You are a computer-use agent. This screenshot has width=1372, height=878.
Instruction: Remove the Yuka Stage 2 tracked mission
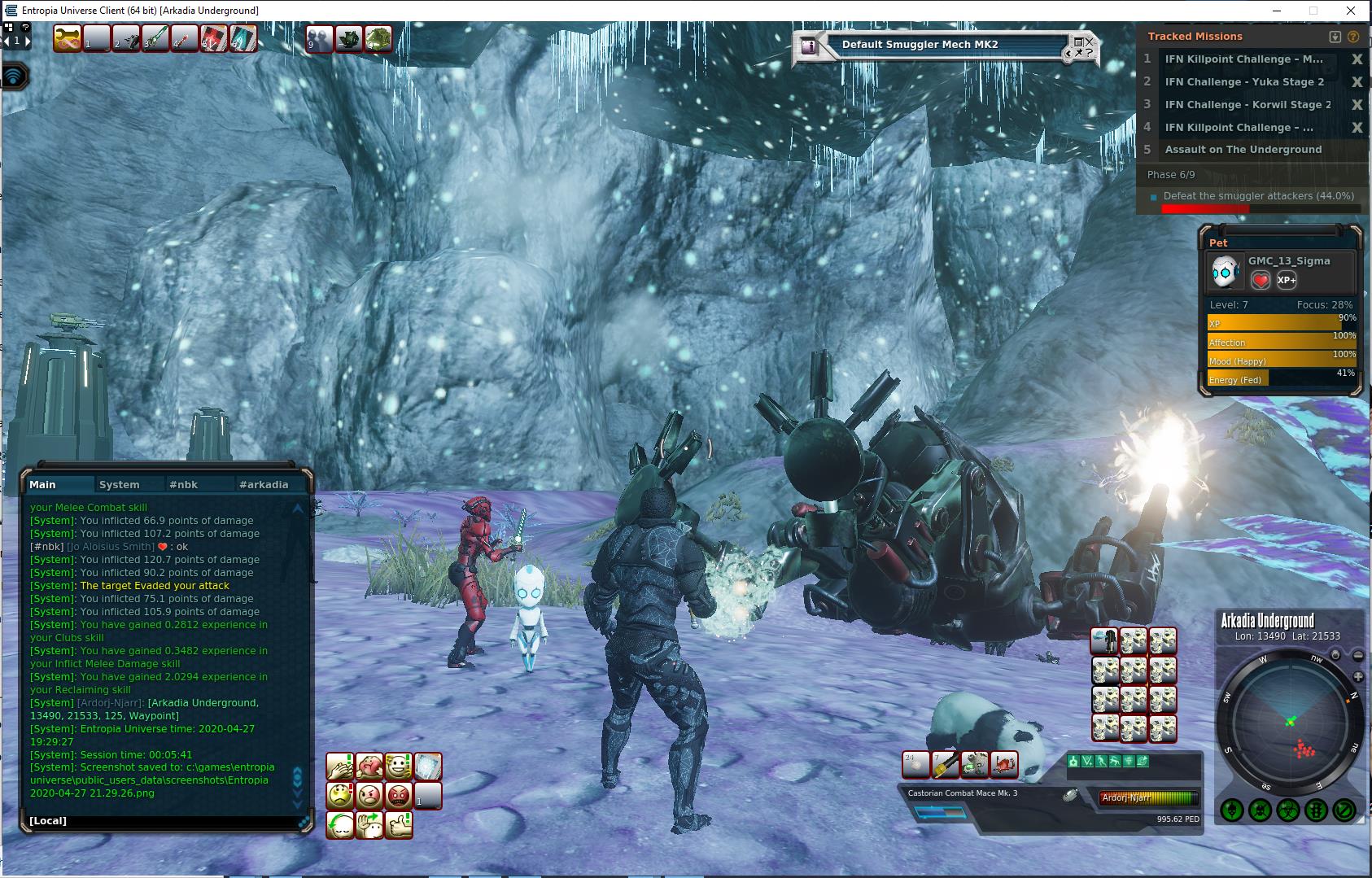1357,82
